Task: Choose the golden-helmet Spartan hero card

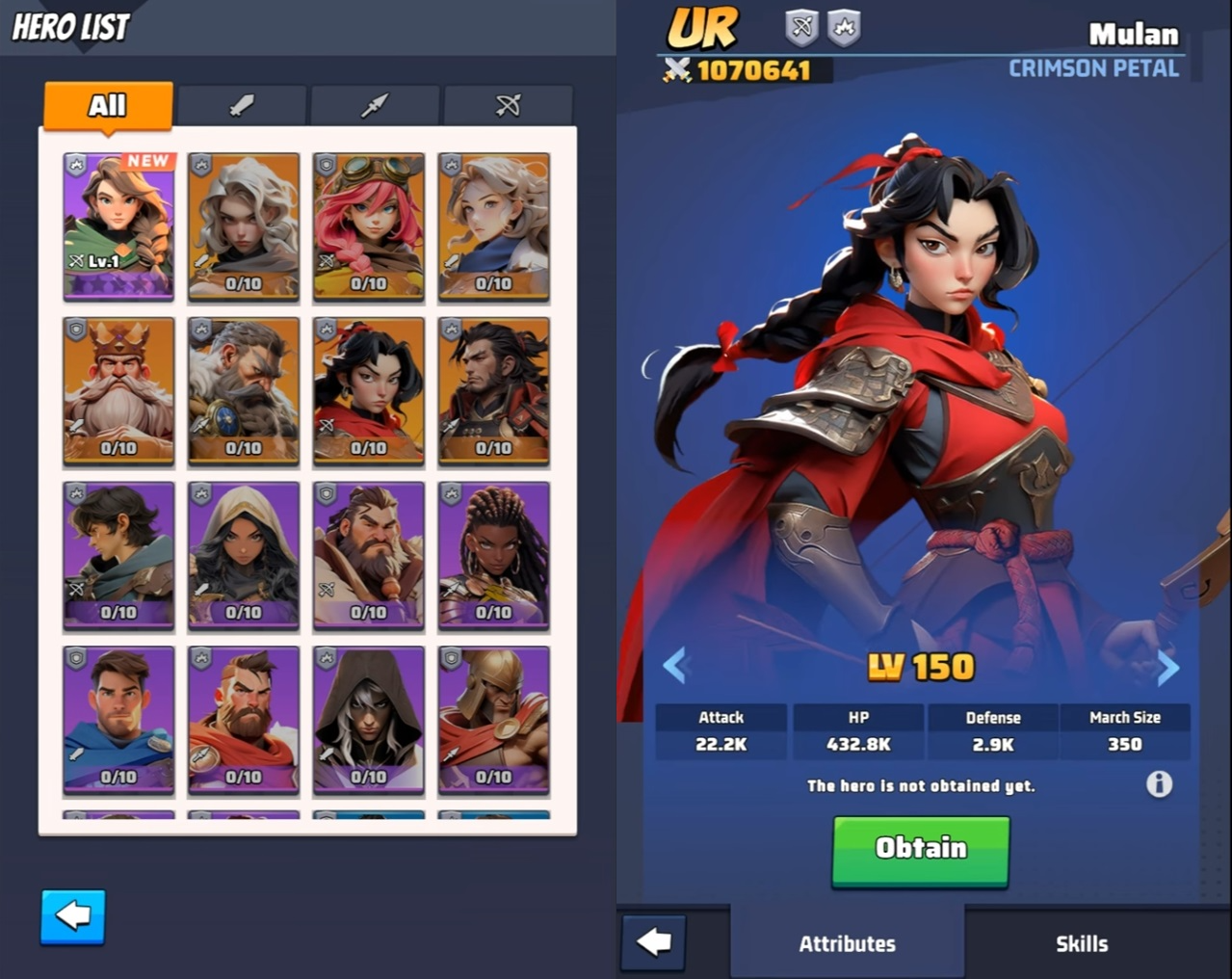Action: 494,720
